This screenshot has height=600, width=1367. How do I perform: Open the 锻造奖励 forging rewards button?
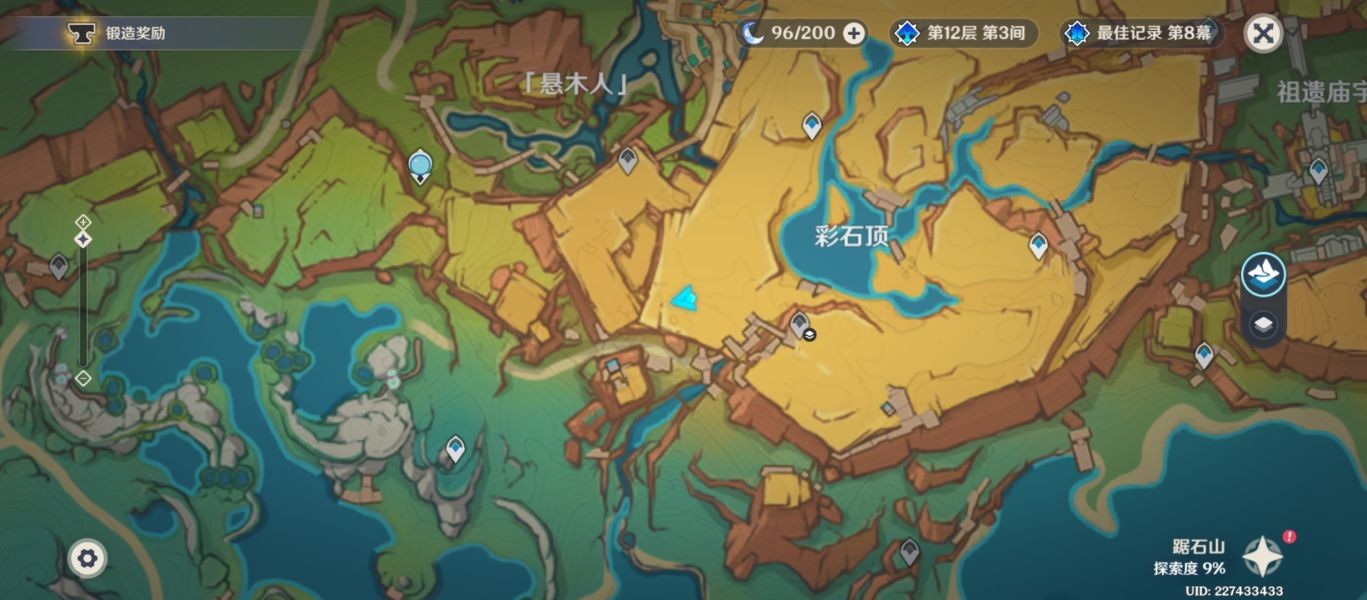120,33
